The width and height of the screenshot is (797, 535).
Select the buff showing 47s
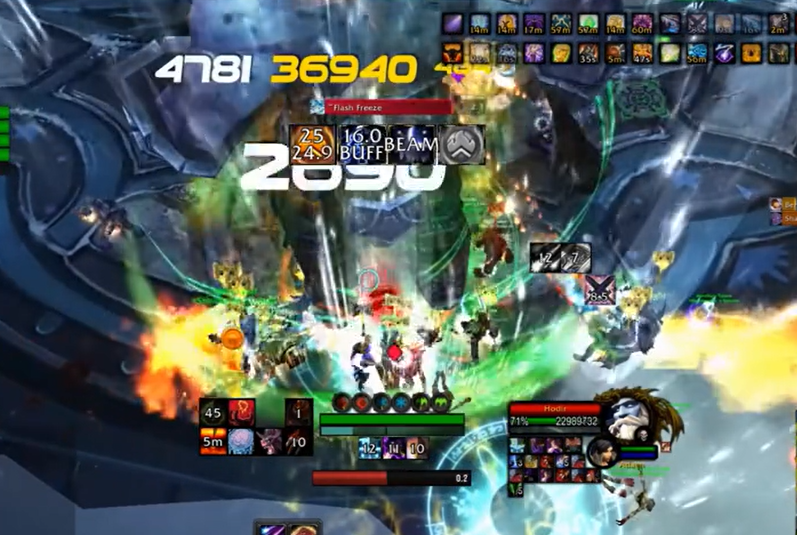pyautogui.click(x=642, y=53)
